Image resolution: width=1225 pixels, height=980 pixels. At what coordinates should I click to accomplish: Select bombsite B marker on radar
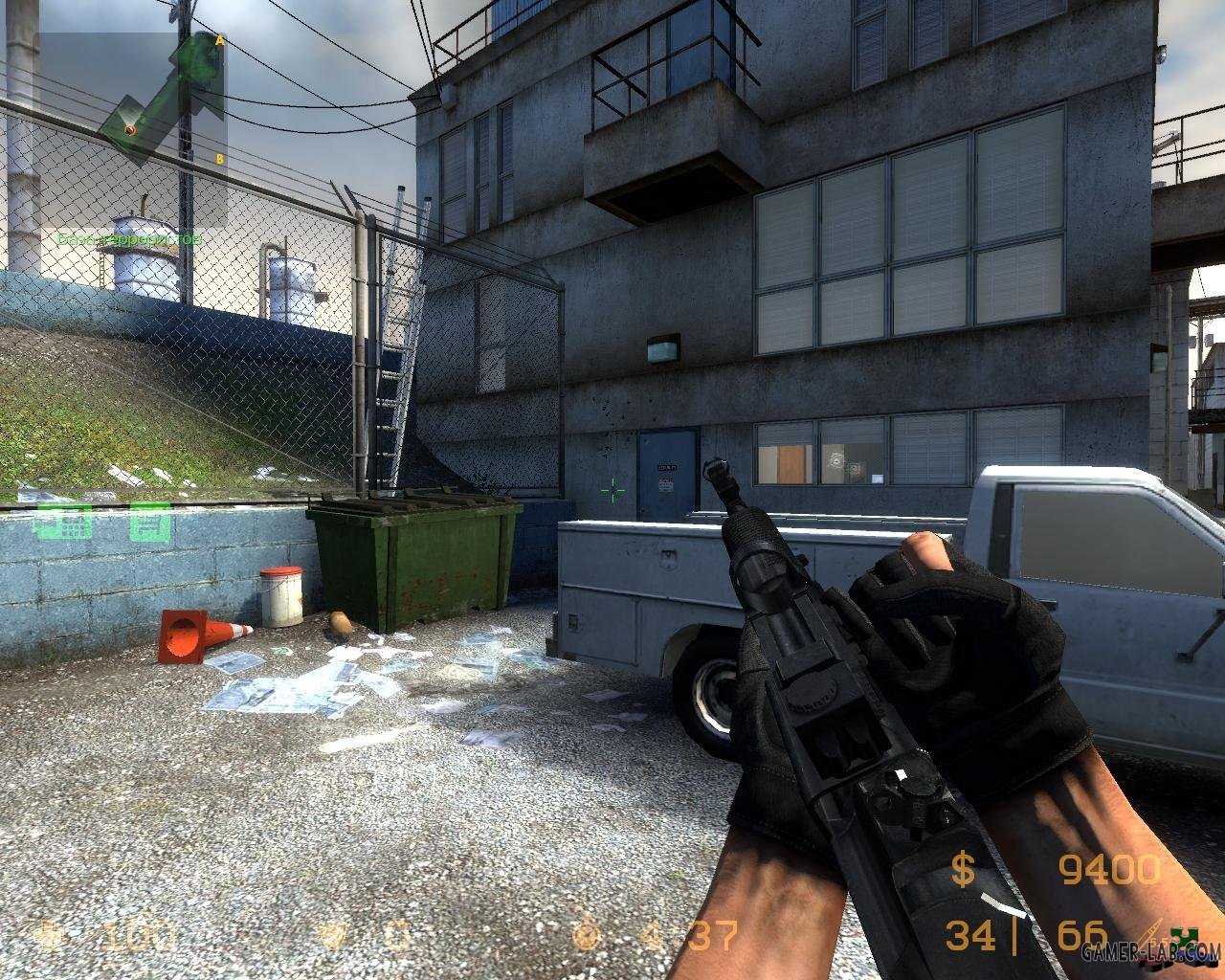pos(219,159)
